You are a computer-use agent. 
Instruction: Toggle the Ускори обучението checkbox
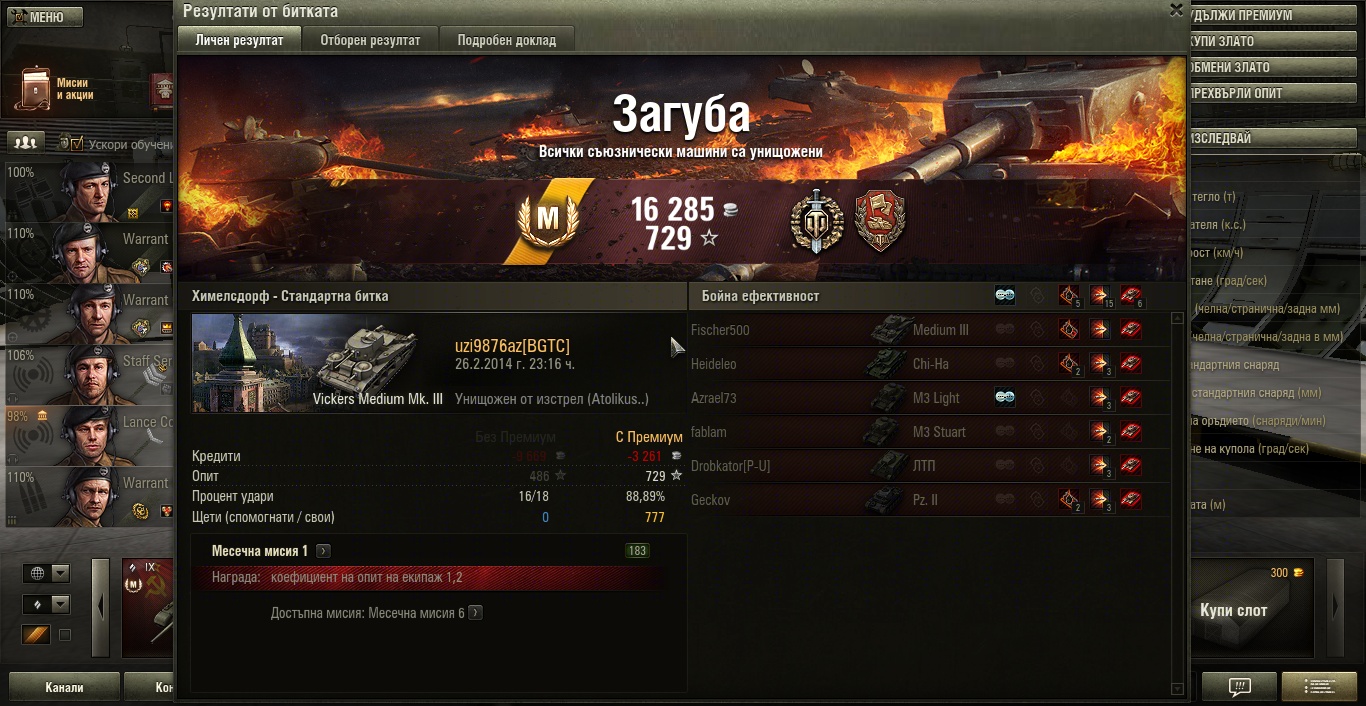pos(77,144)
